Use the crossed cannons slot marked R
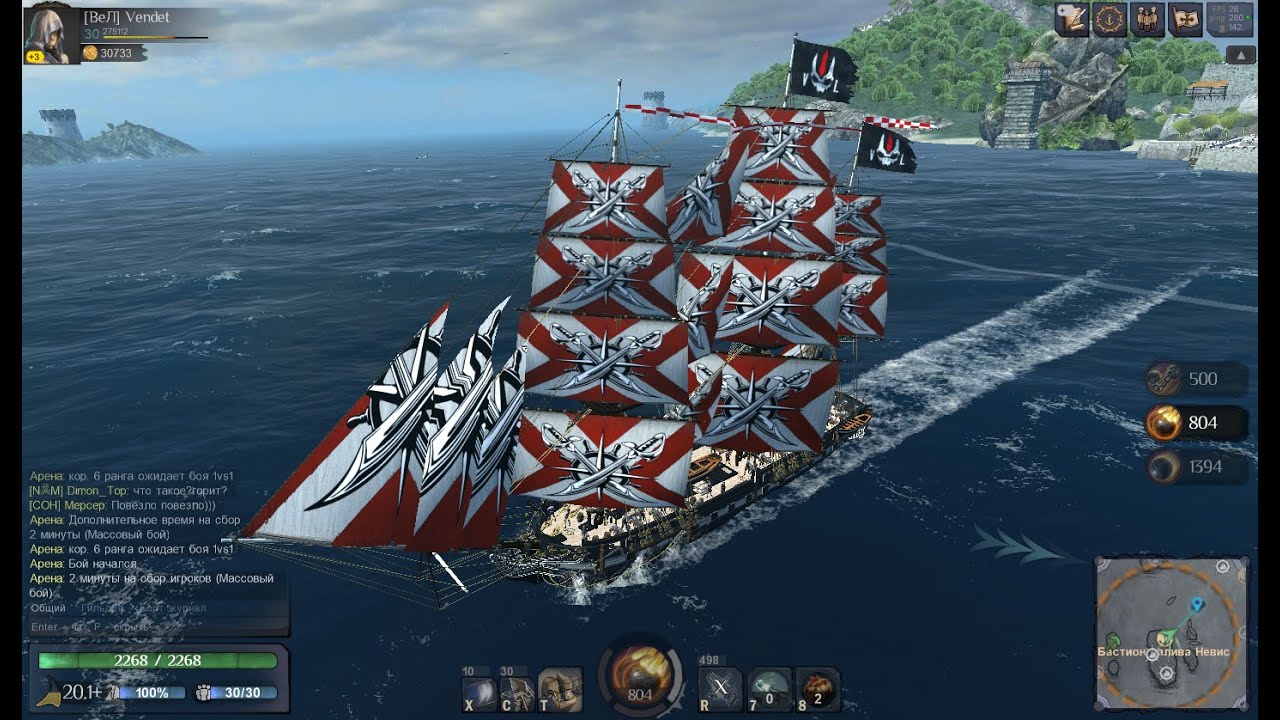 pos(720,688)
